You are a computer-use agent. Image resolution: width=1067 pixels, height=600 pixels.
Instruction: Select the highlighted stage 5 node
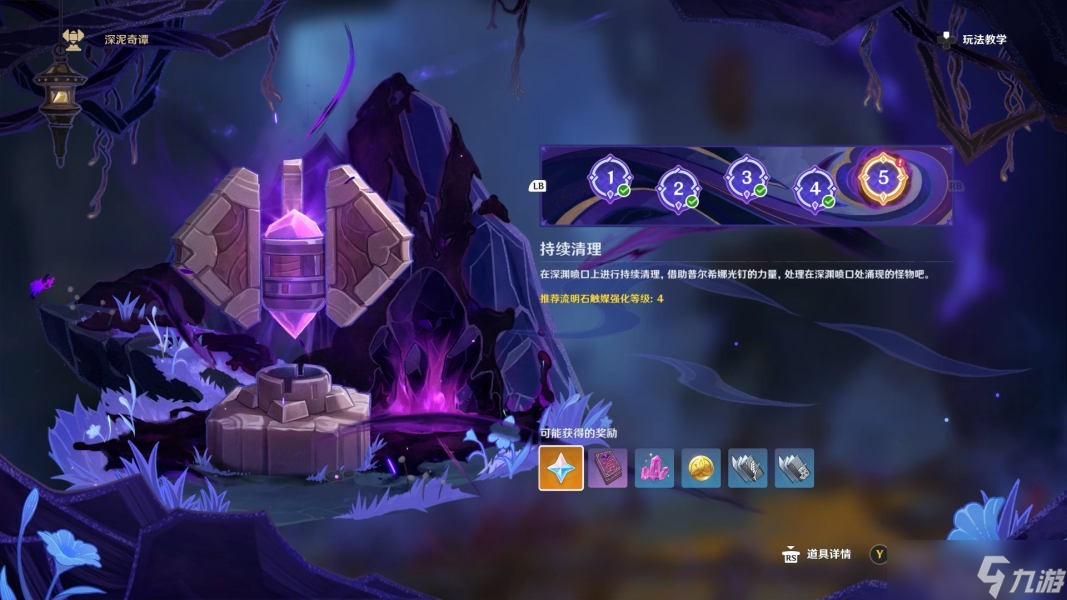[x=883, y=178]
